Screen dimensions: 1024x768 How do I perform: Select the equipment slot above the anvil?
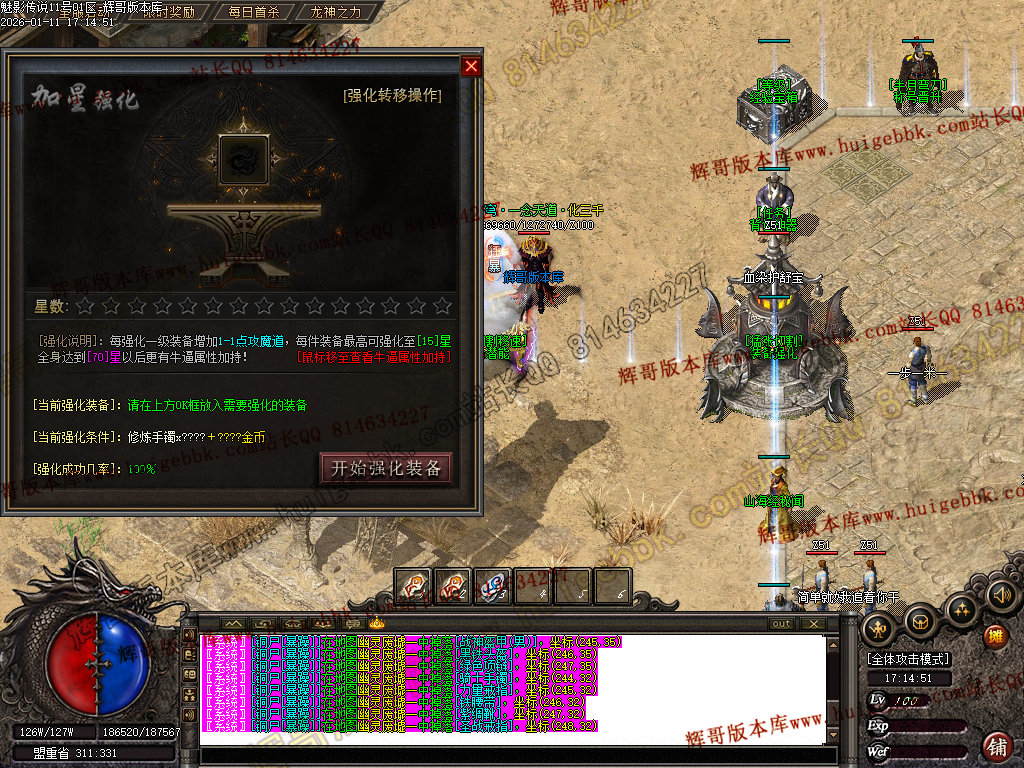(244, 160)
